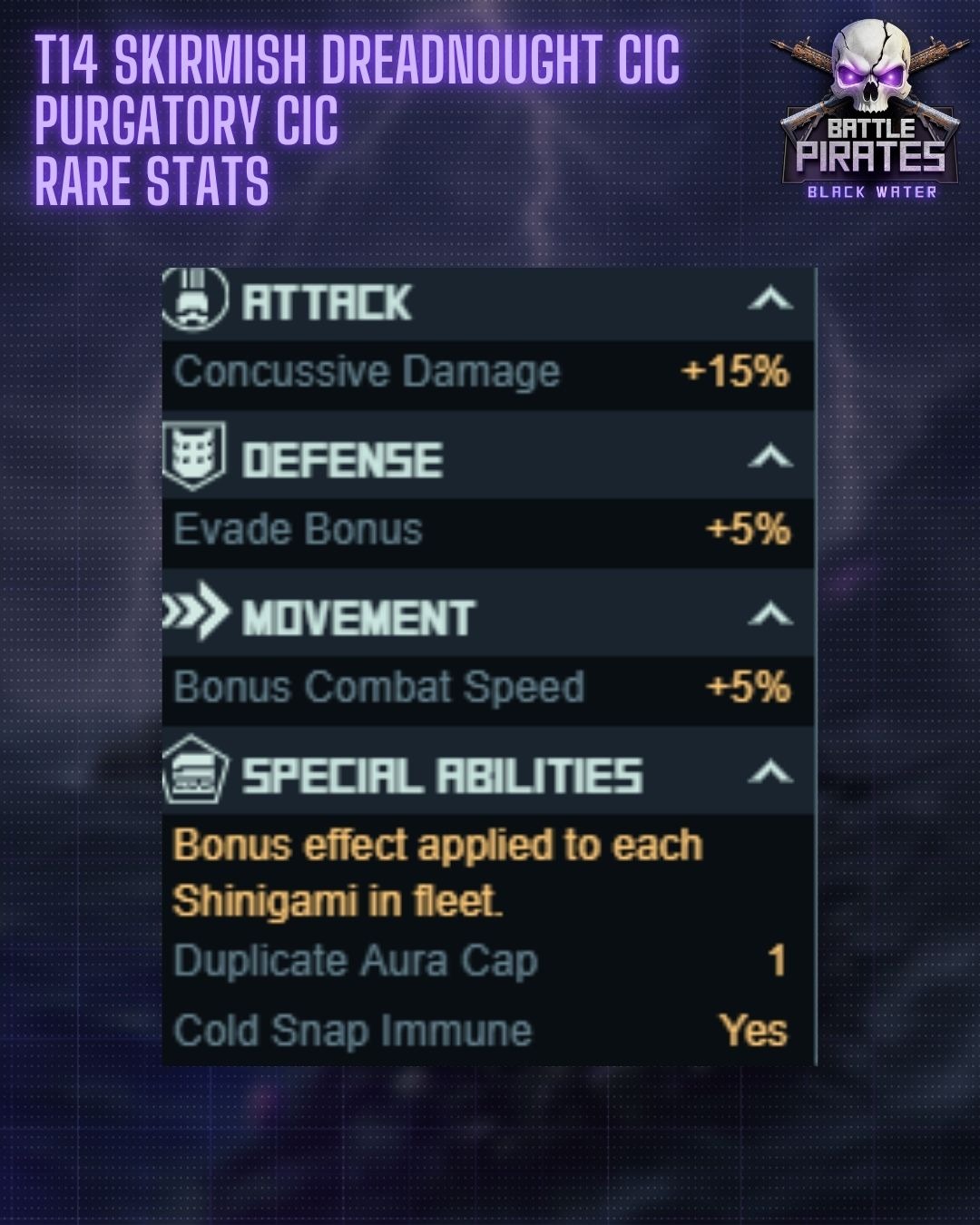Collapse the Movement section arrow
This screenshot has width=980, height=1225.
tap(770, 615)
